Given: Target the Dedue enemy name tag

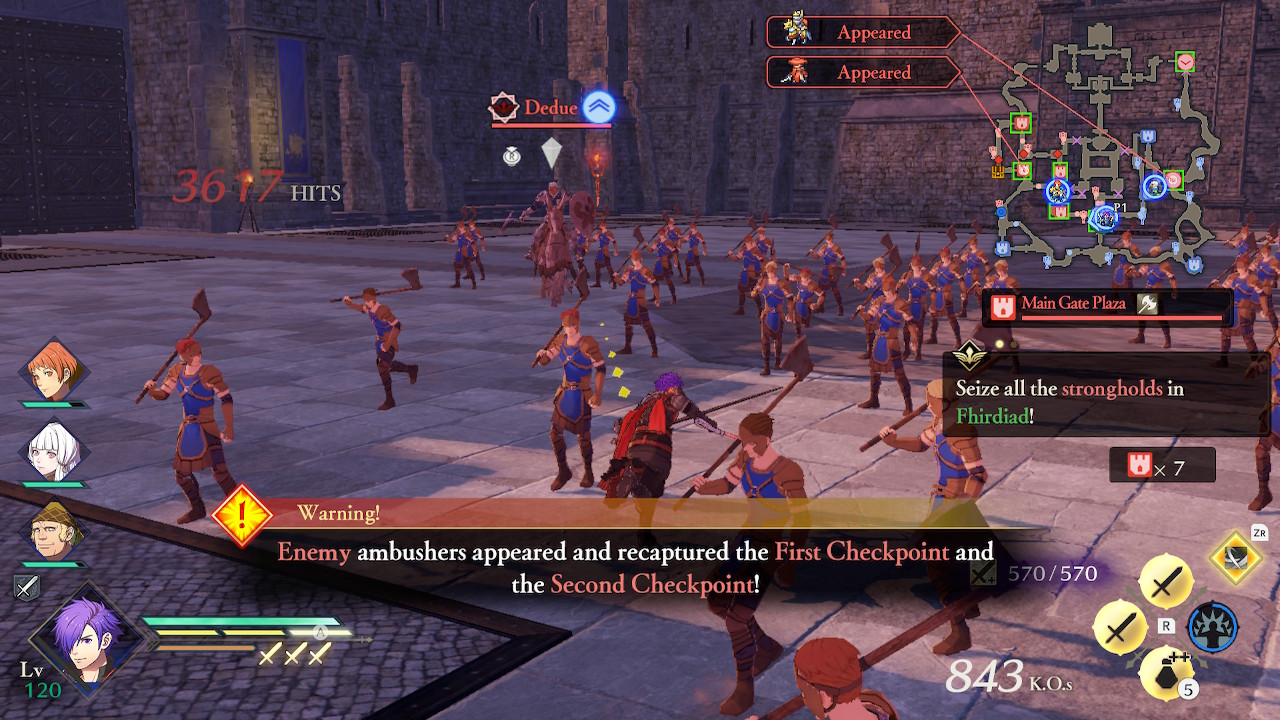Looking at the screenshot, I should tap(550, 108).
